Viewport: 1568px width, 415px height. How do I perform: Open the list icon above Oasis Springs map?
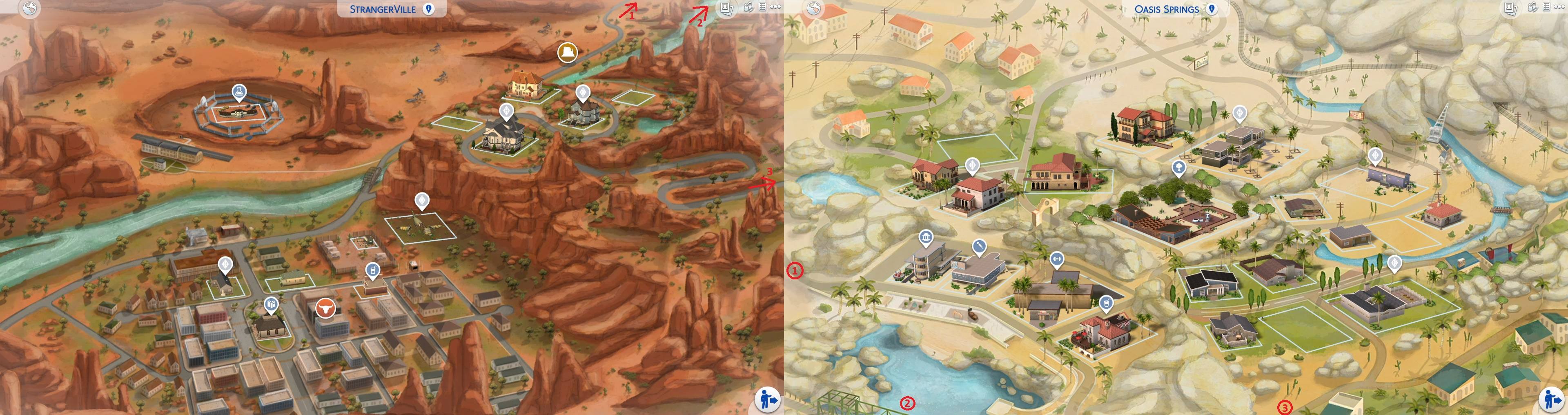[x=1546, y=7]
